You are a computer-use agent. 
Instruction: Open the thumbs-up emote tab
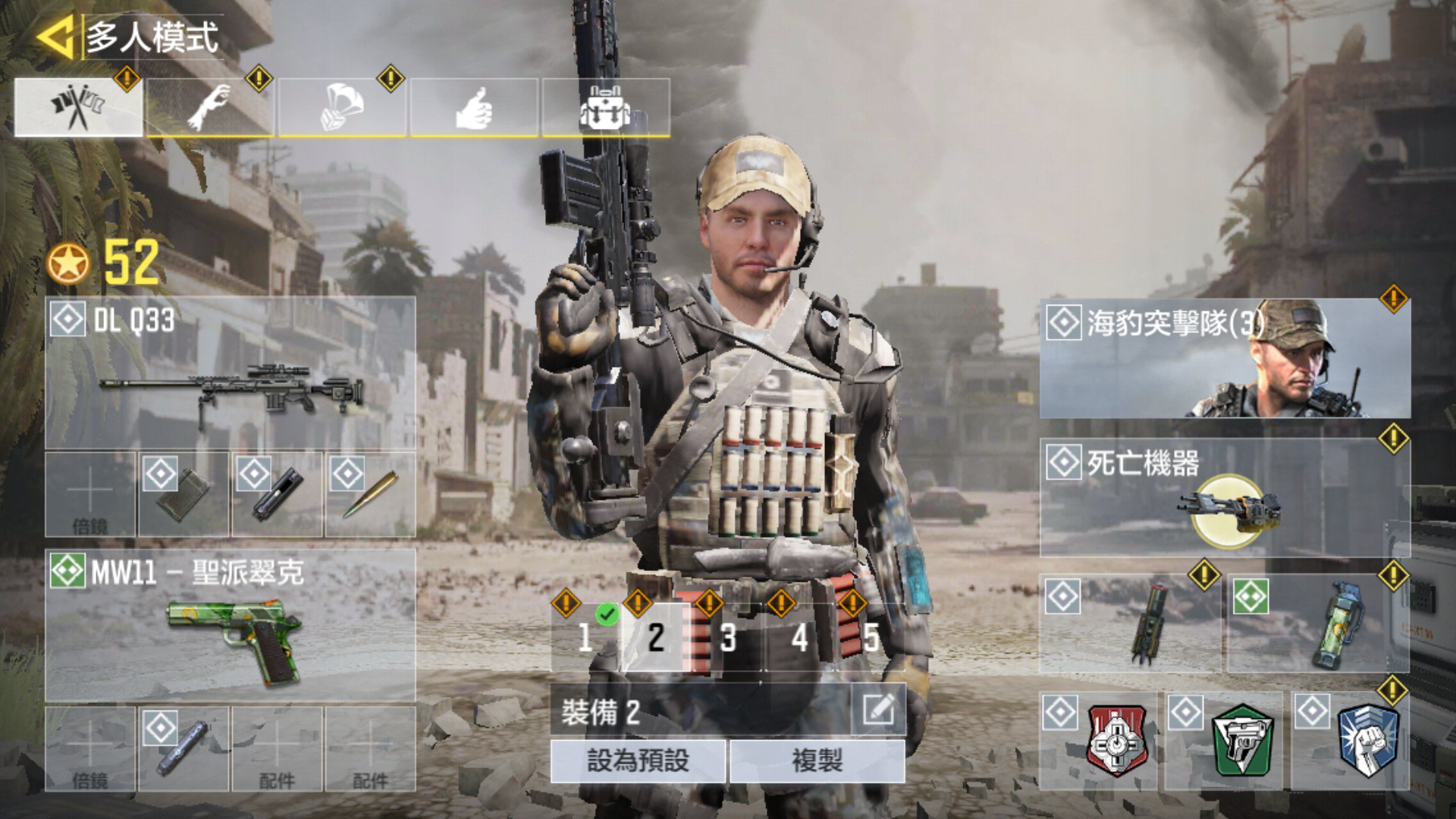(x=474, y=108)
